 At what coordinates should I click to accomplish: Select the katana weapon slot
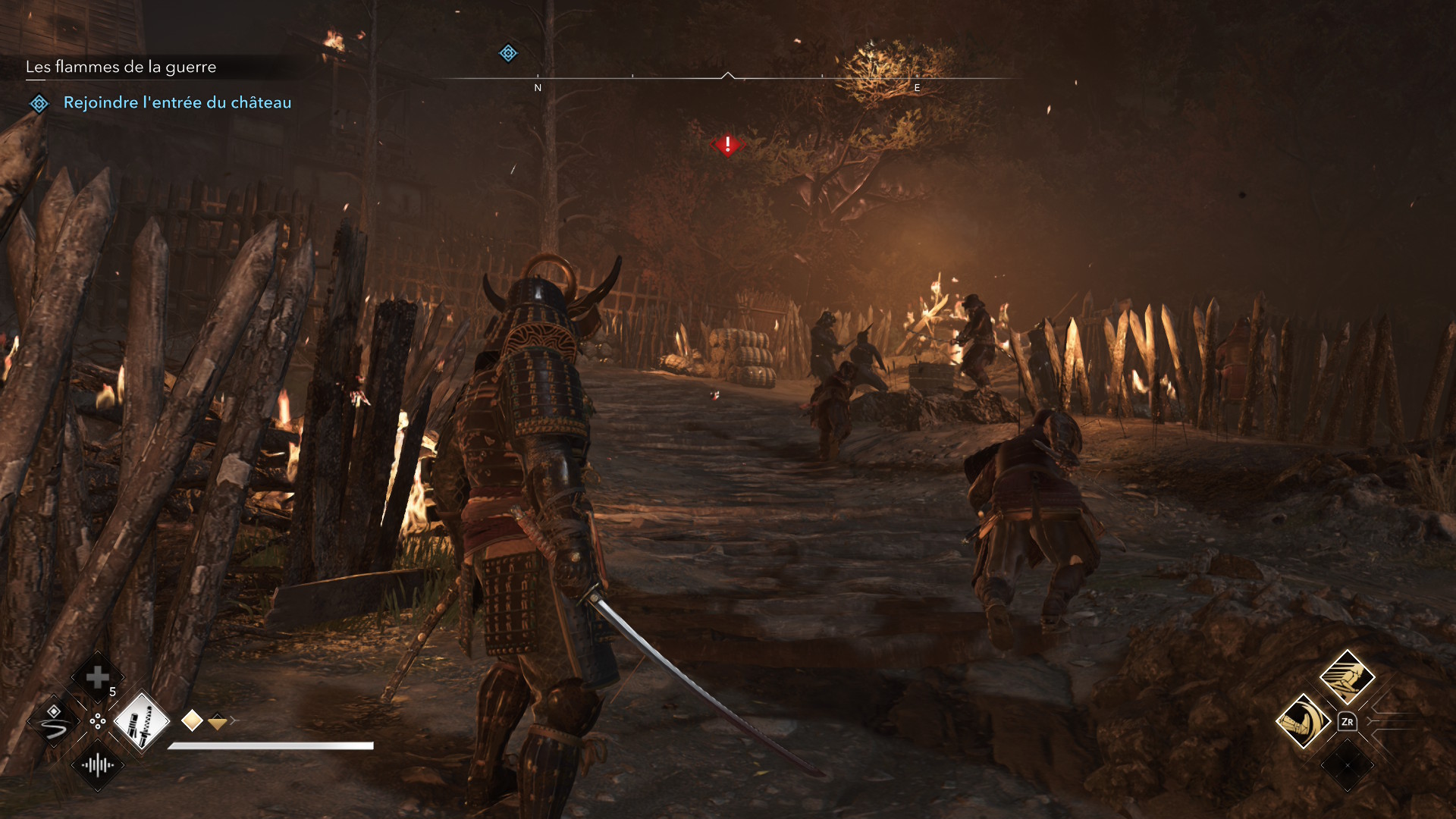pyautogui.click(x=142, y=721)
